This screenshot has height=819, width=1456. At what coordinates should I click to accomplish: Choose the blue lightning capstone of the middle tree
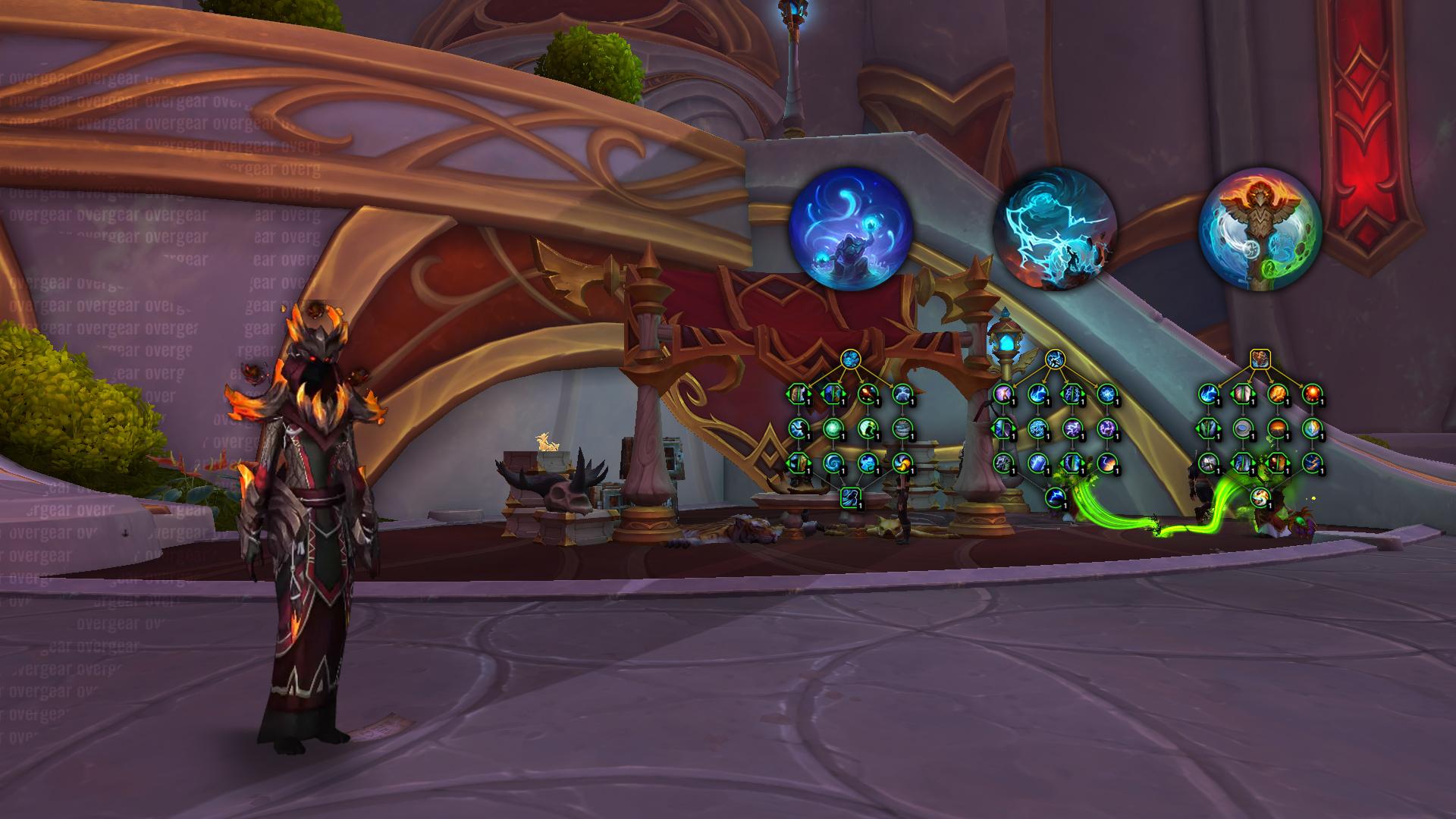[1055, 497]
